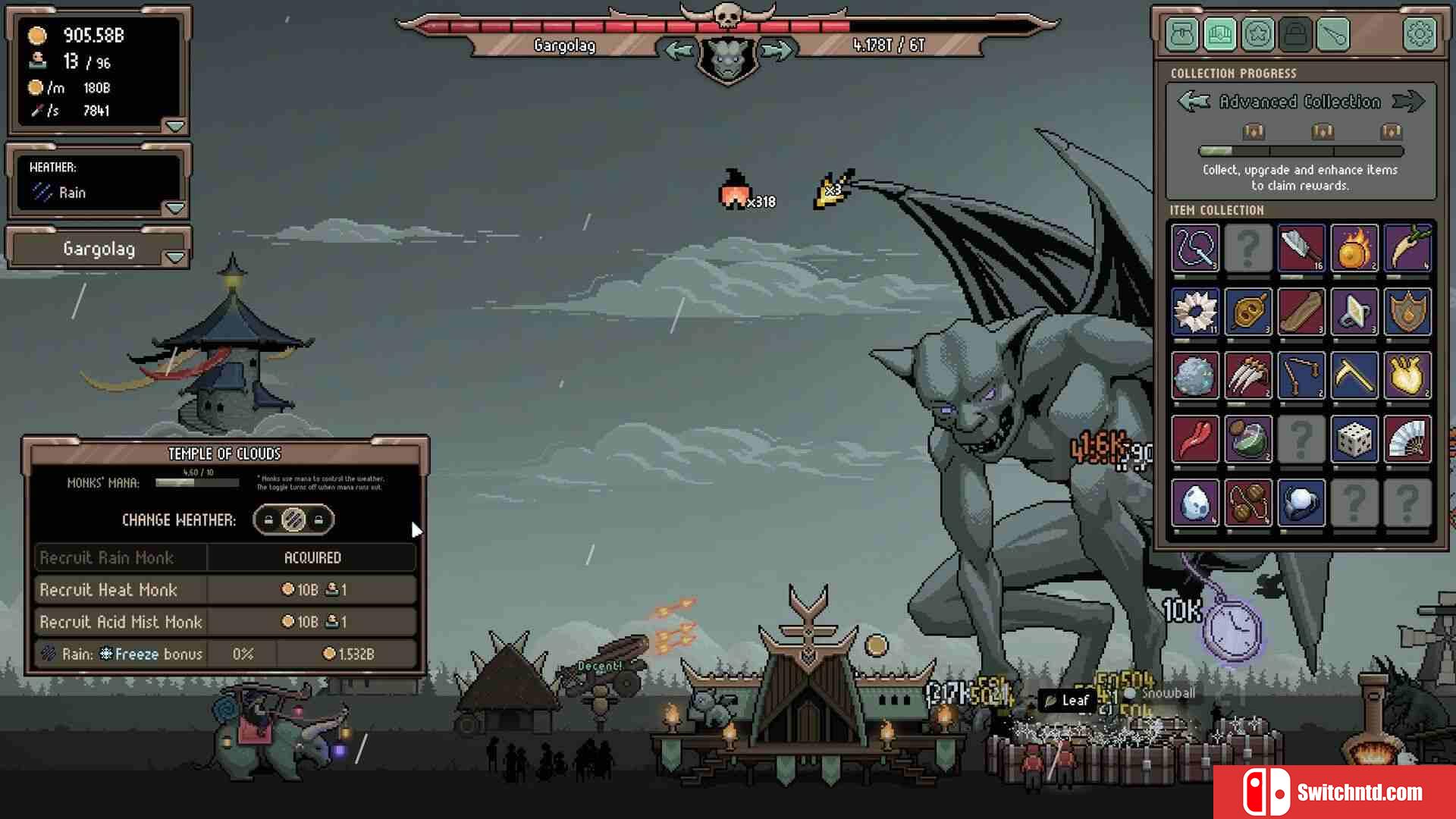The image size is (1456, 819).
Task: Go to the previous collection page
Action: pyautogui.click(x=1194, y=102)
